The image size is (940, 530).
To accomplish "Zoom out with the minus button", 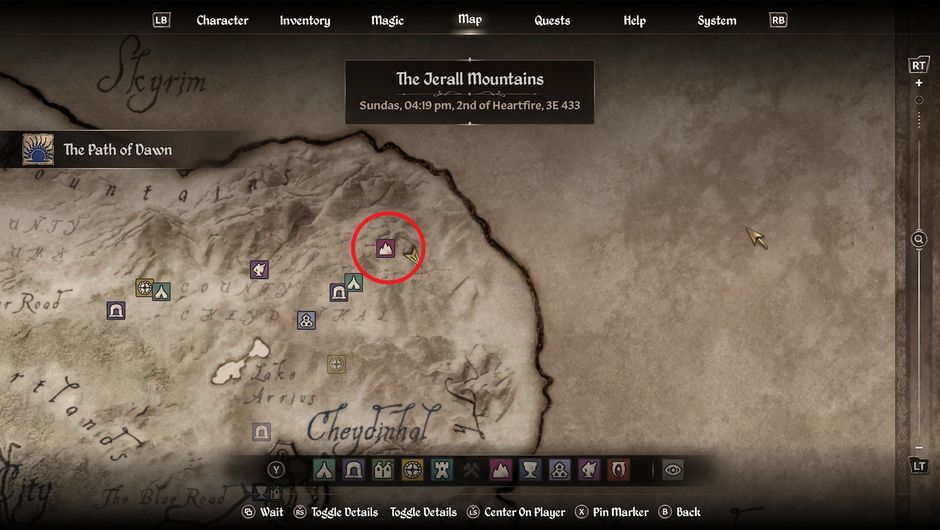I will point(919,447).
